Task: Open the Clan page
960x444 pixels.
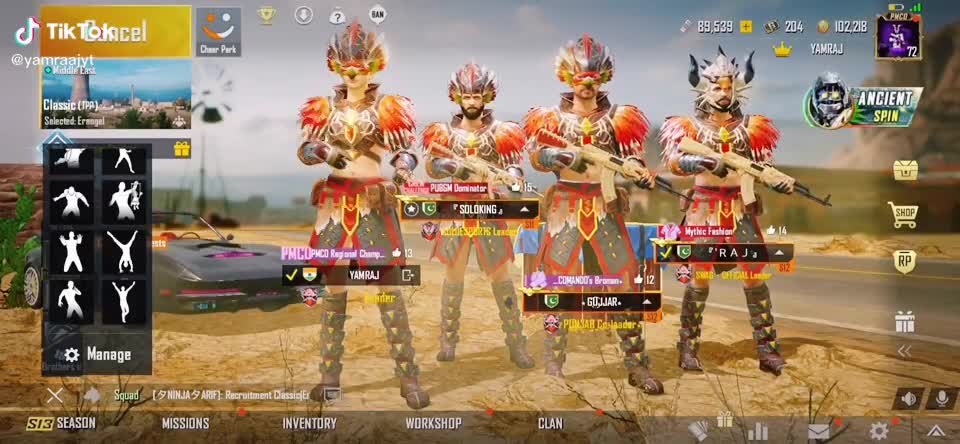Action: [550, 423]
